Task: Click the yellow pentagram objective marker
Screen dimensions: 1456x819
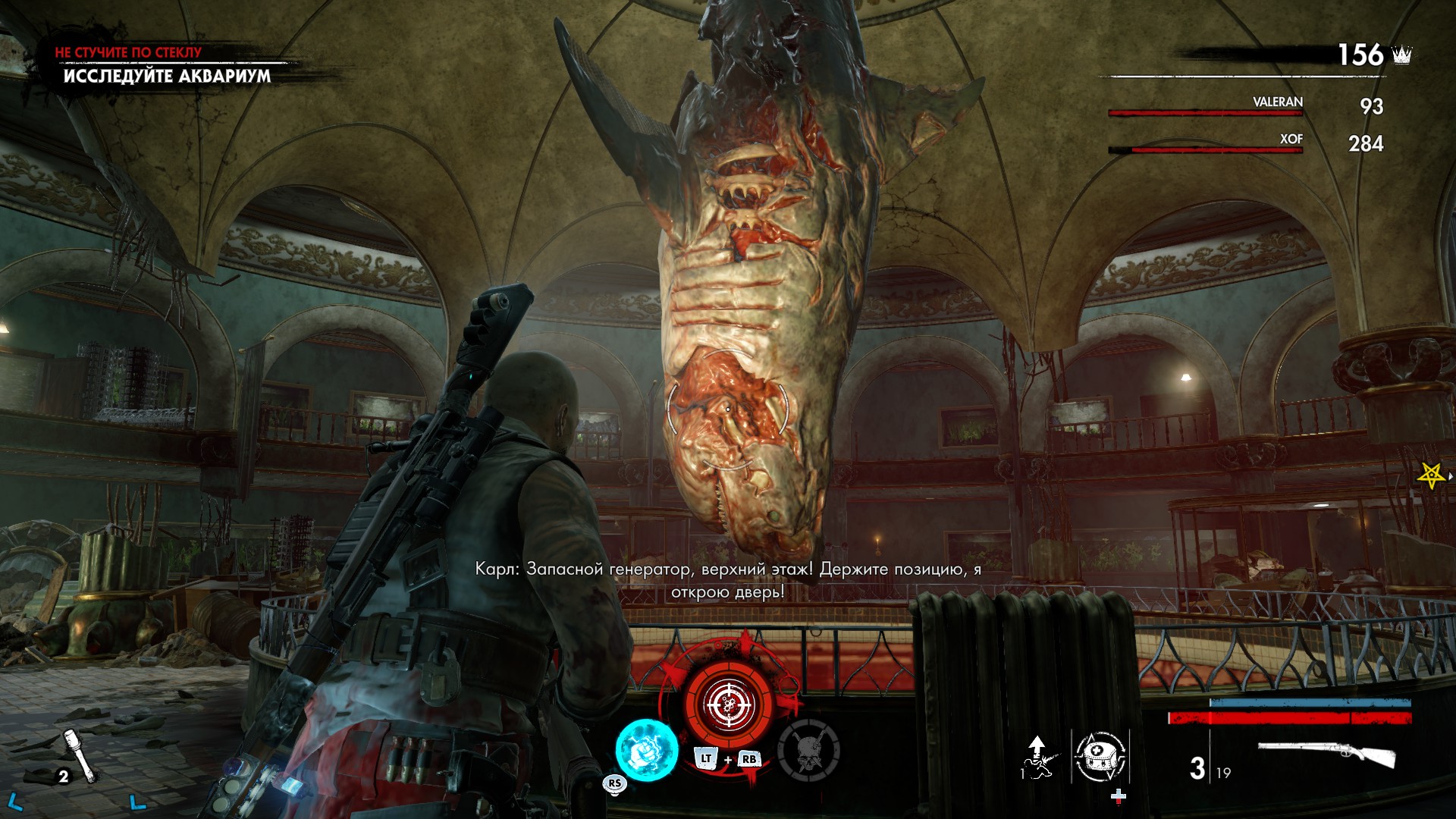Action: (x=1430, y=475)
